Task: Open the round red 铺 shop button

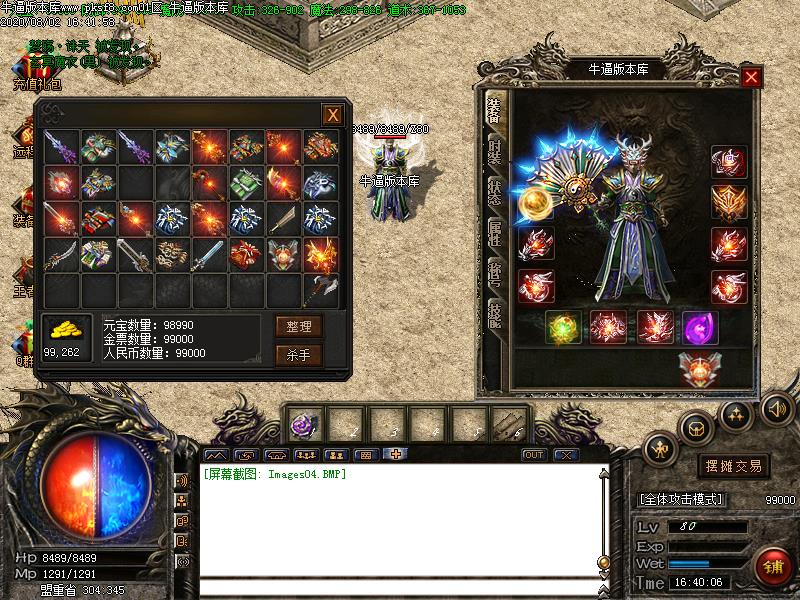Action: coord(773,566)
